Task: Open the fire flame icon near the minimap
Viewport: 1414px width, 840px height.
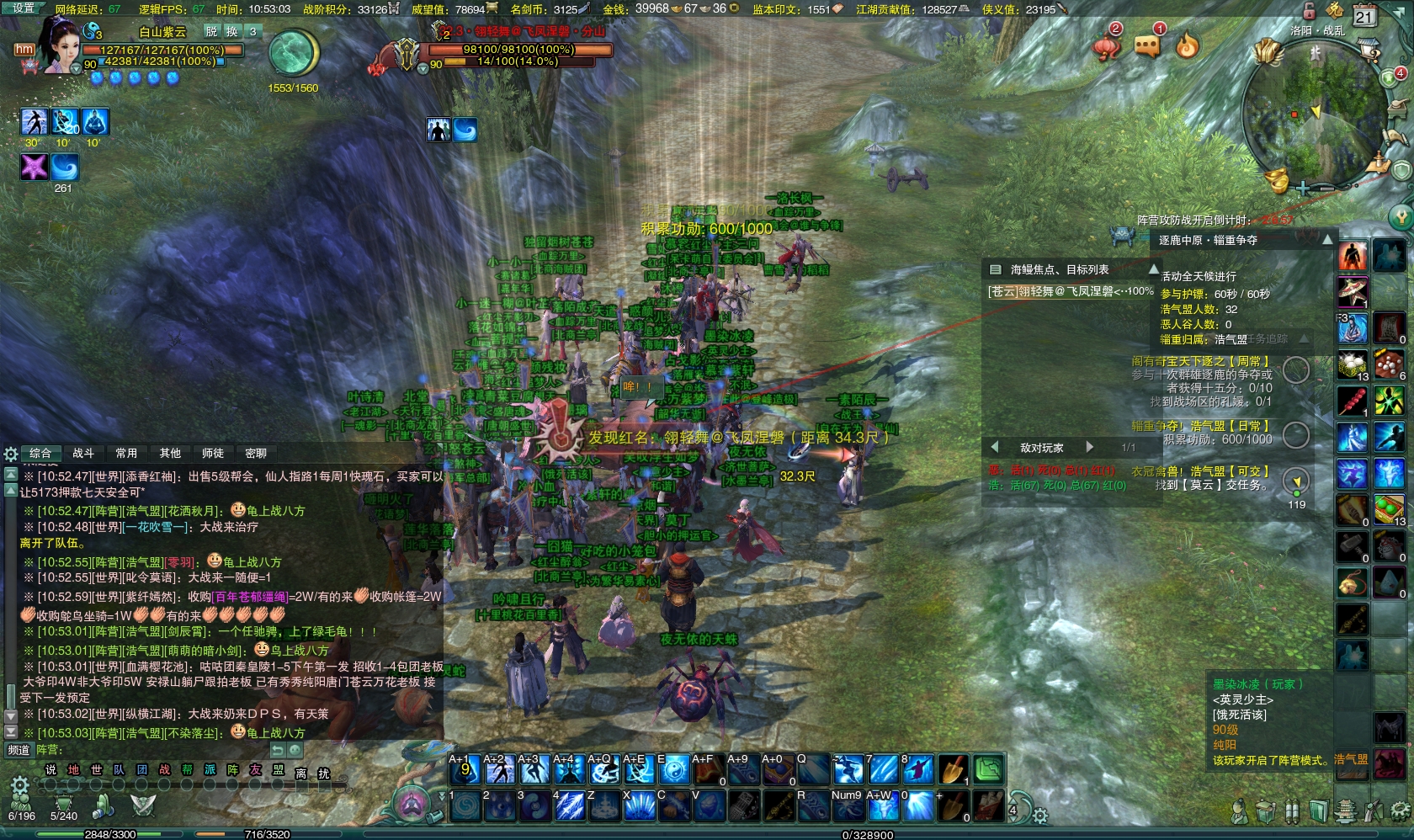Action: (x=1188, y=45)
